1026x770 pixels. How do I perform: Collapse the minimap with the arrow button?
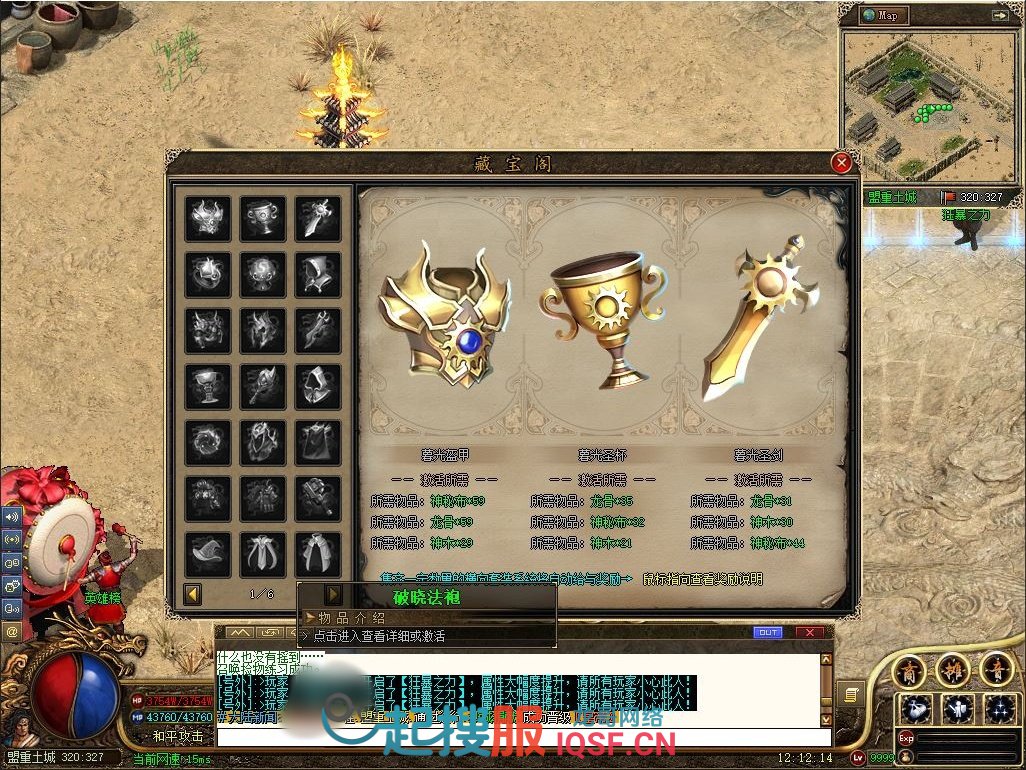(999, 15)
